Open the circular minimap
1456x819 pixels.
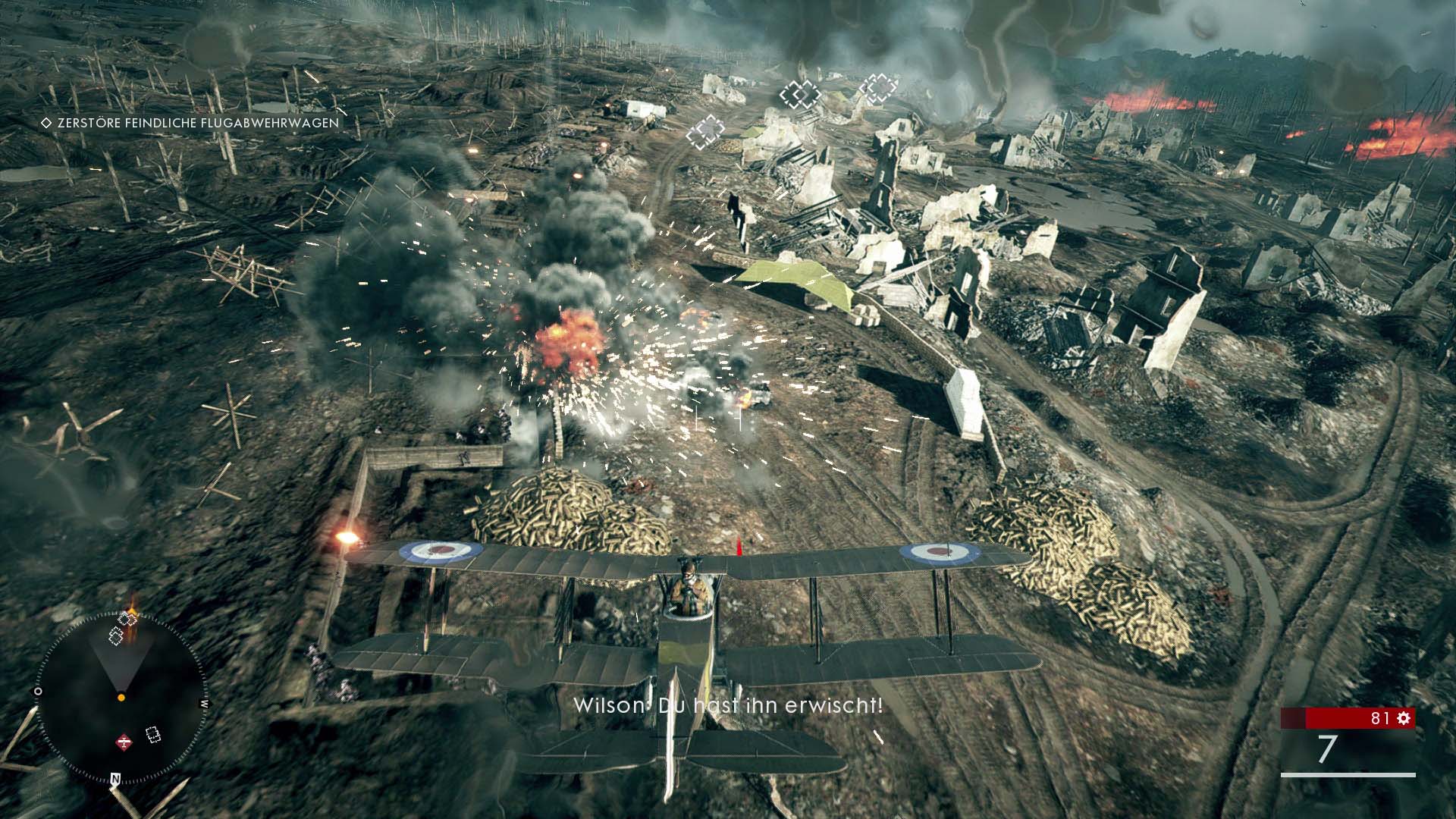(121, 699)
